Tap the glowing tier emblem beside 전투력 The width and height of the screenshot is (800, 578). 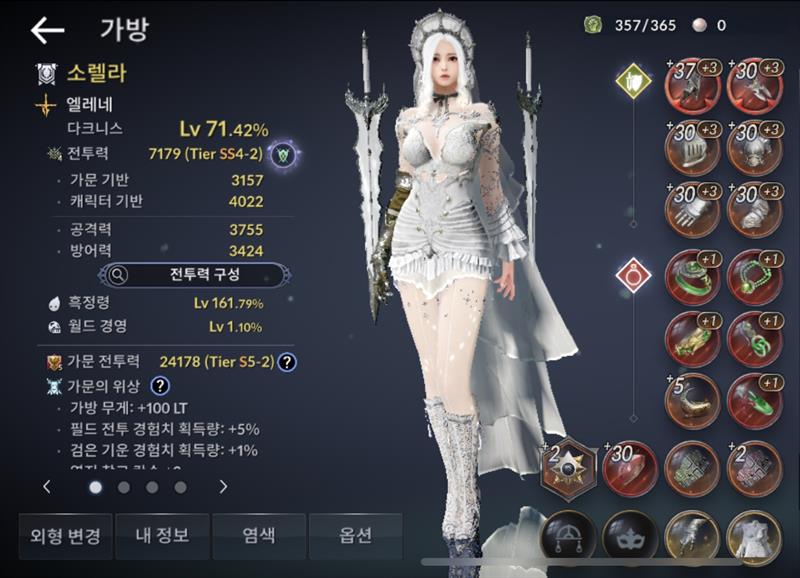click(284, 154)
